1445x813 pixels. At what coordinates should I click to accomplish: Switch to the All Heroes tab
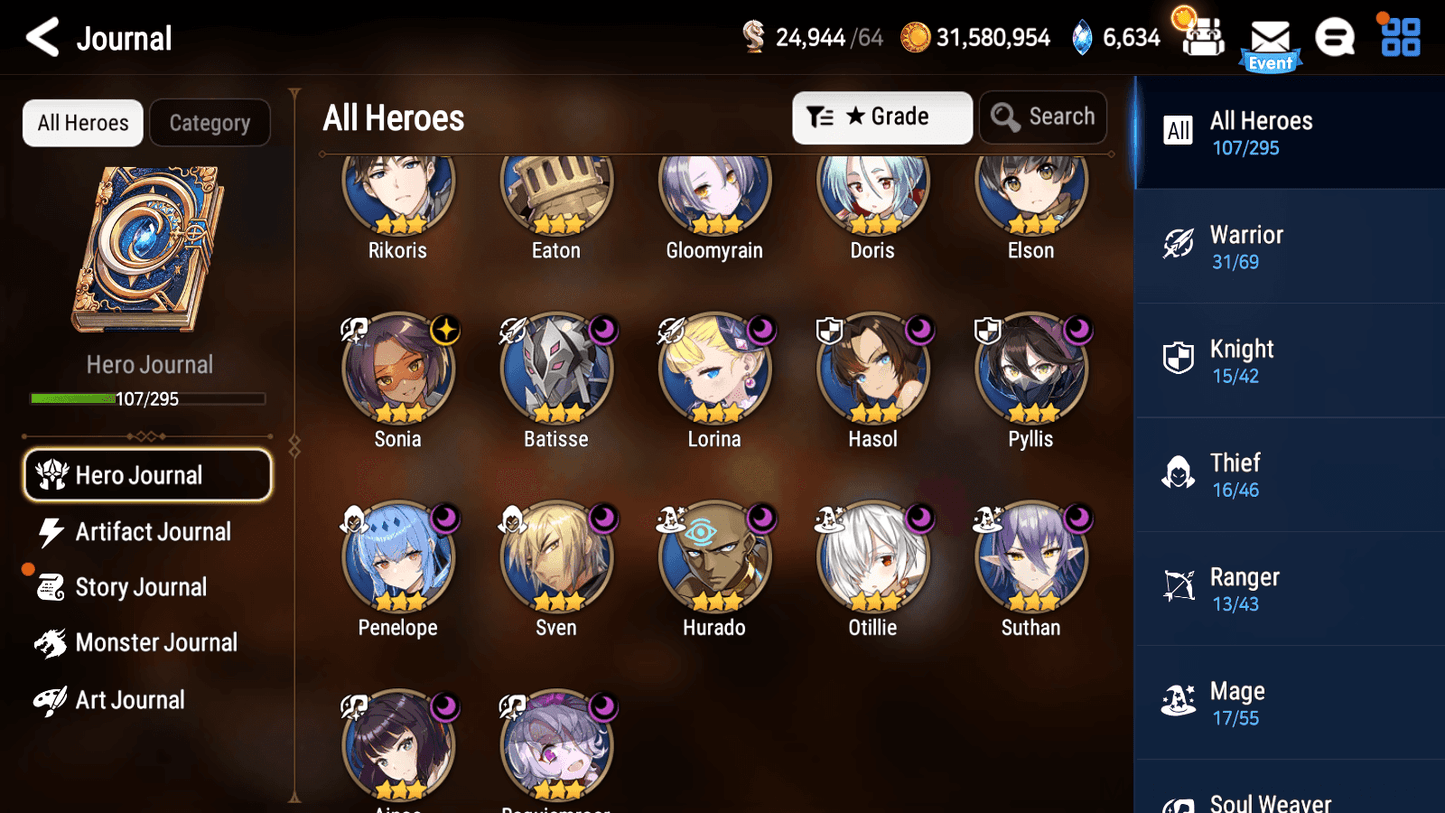[82, 122]
